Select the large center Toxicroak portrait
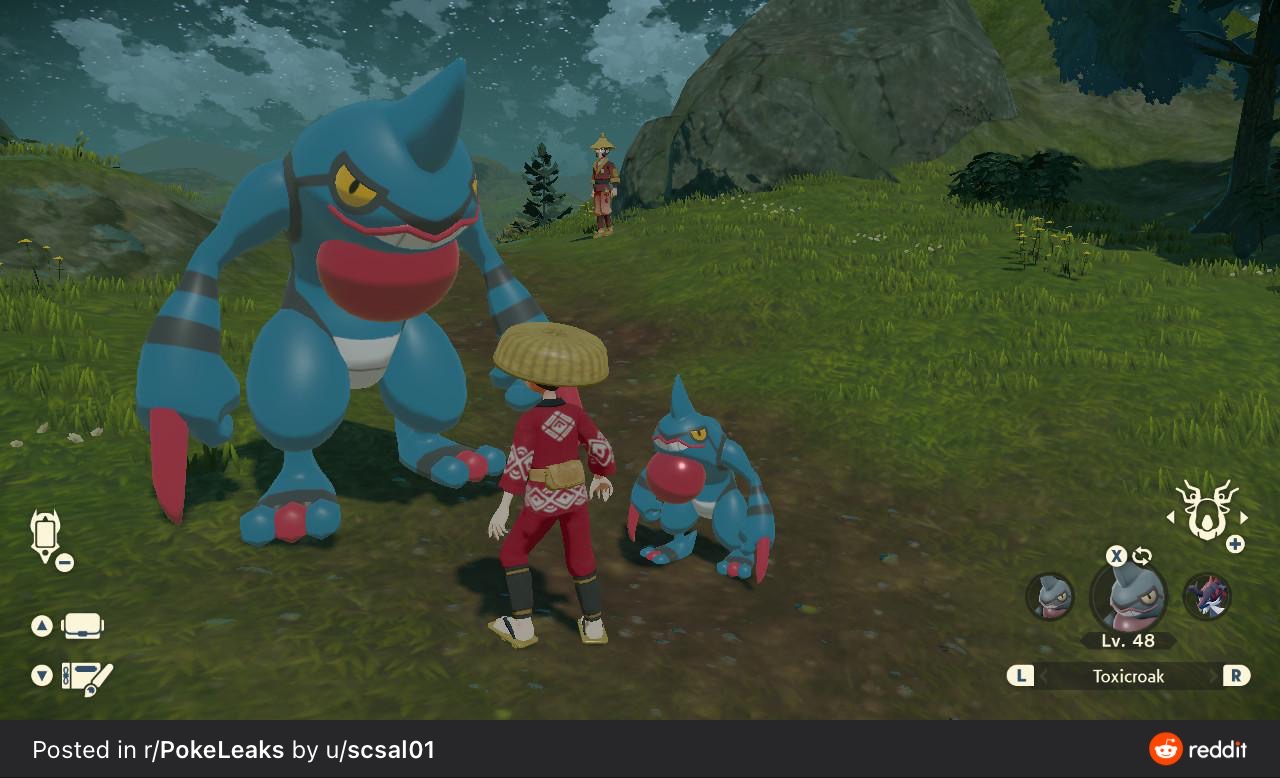Viewport: 1280px width, 778px height. 1128,597
